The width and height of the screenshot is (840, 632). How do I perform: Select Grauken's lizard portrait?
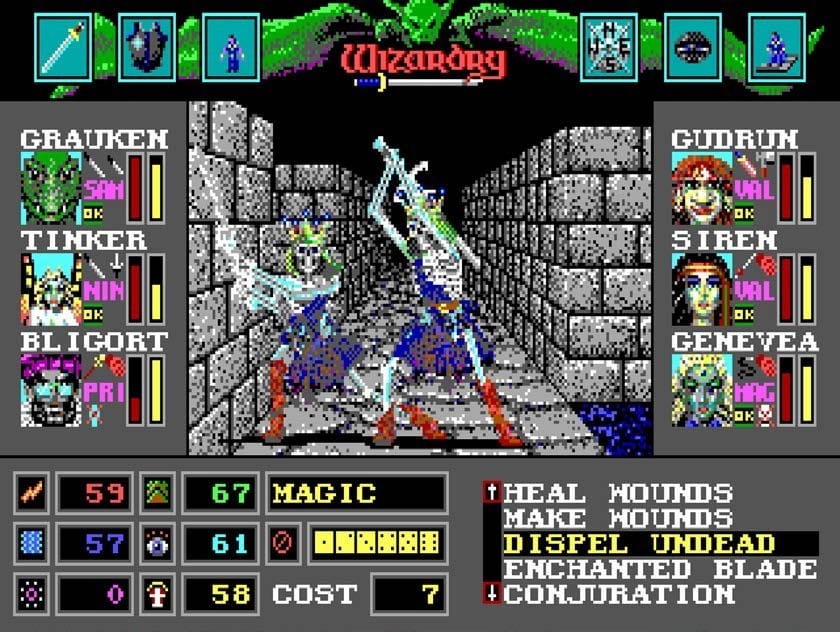(51, 187)
